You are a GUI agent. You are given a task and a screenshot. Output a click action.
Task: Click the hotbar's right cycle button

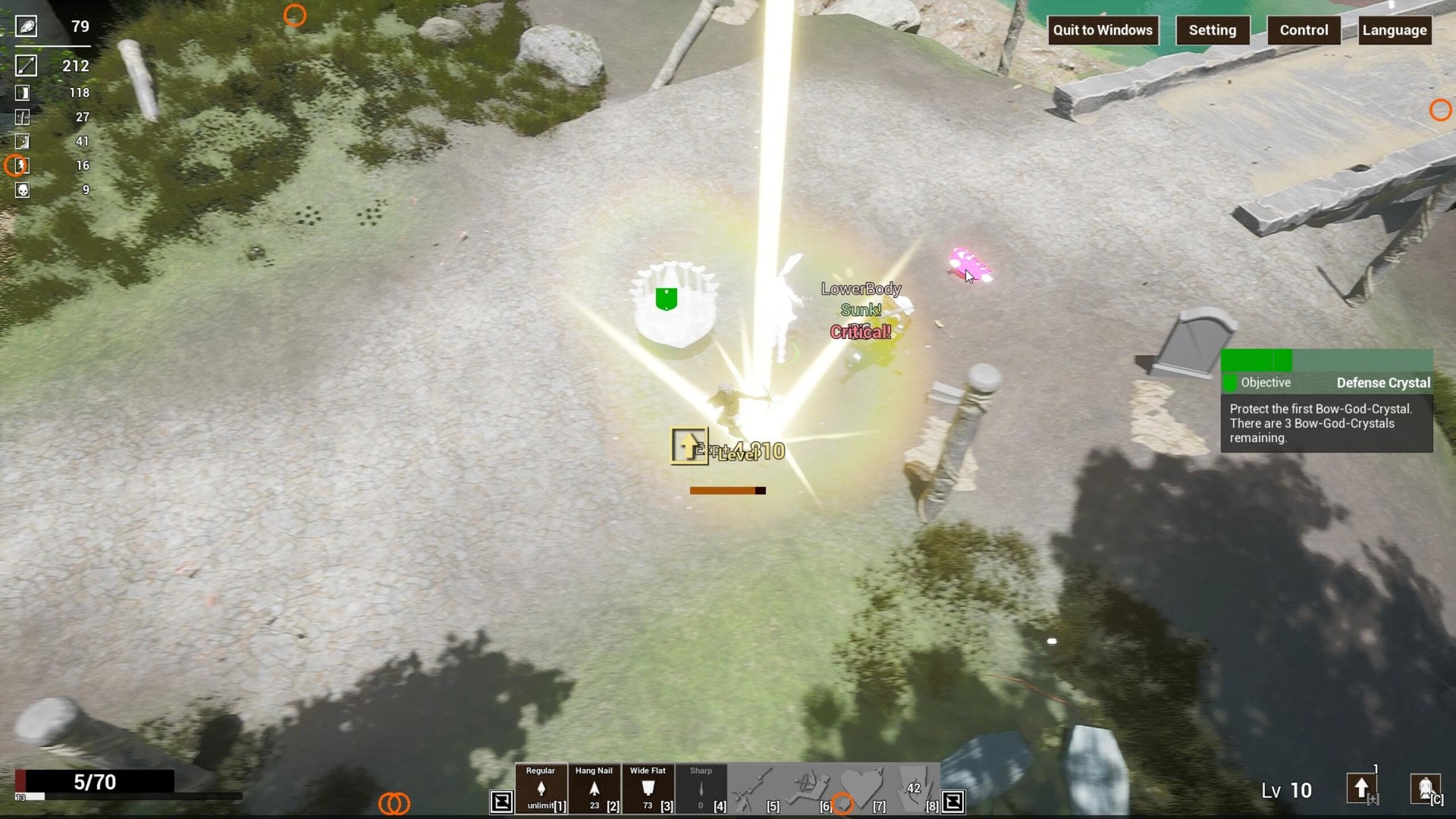(953, 802)
